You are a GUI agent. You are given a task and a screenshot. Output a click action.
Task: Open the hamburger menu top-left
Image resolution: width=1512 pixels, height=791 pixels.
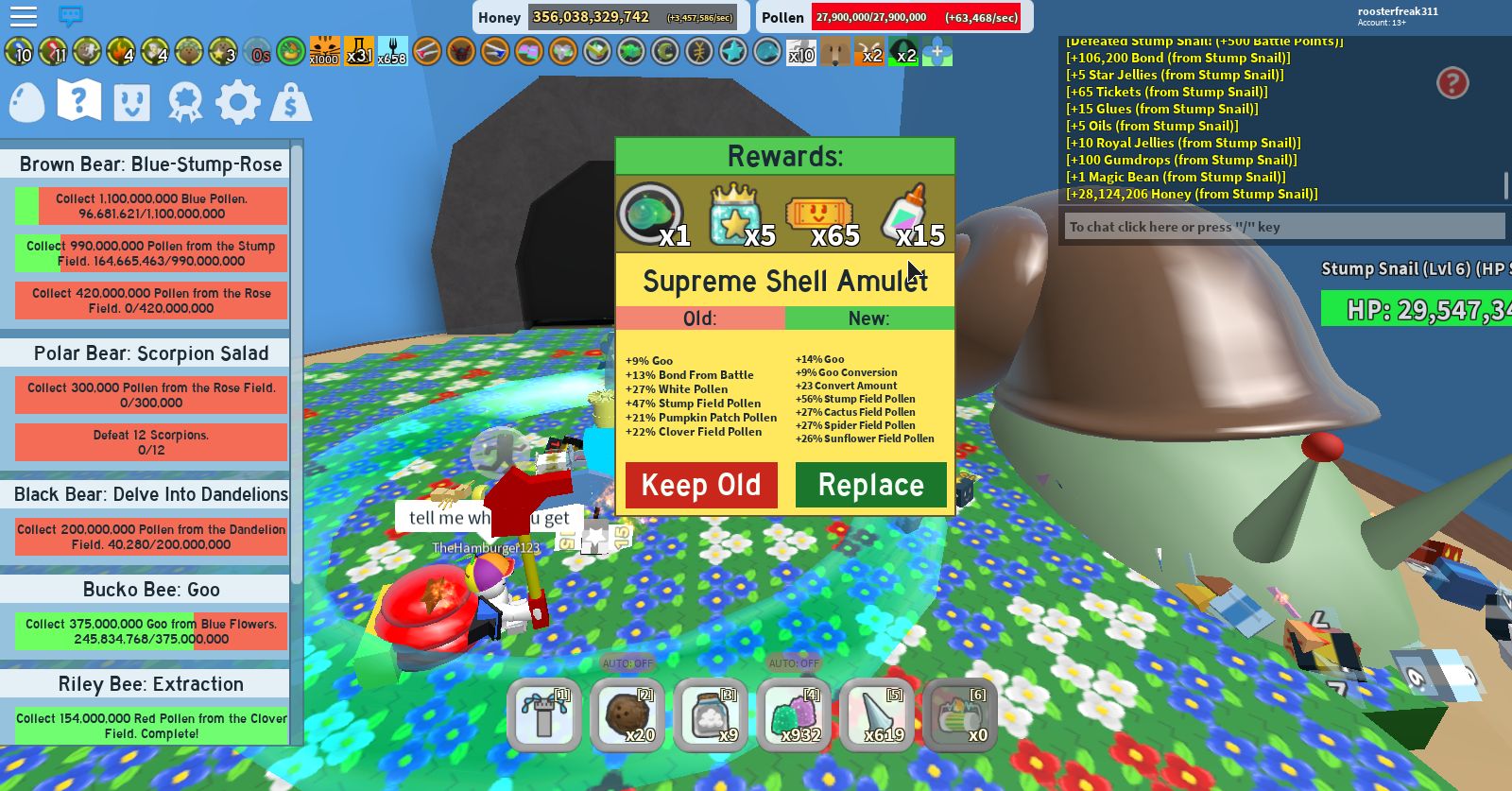(x=25, y=16)
